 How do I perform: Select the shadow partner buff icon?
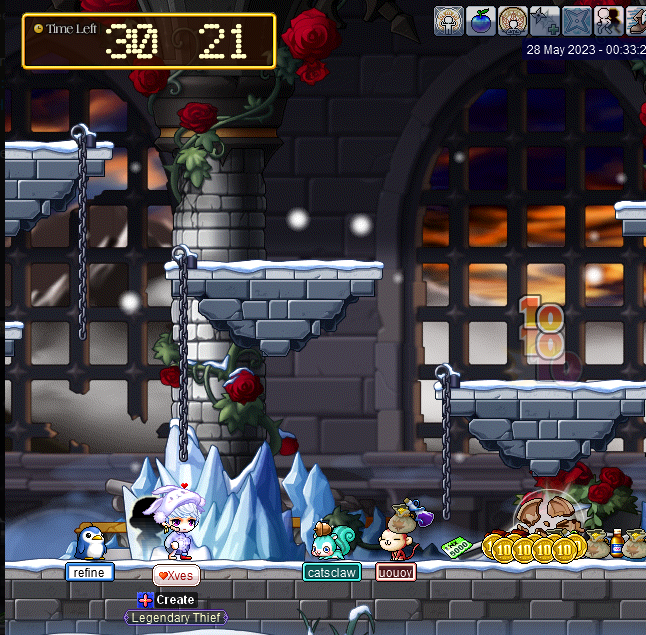tap(608, 20)
